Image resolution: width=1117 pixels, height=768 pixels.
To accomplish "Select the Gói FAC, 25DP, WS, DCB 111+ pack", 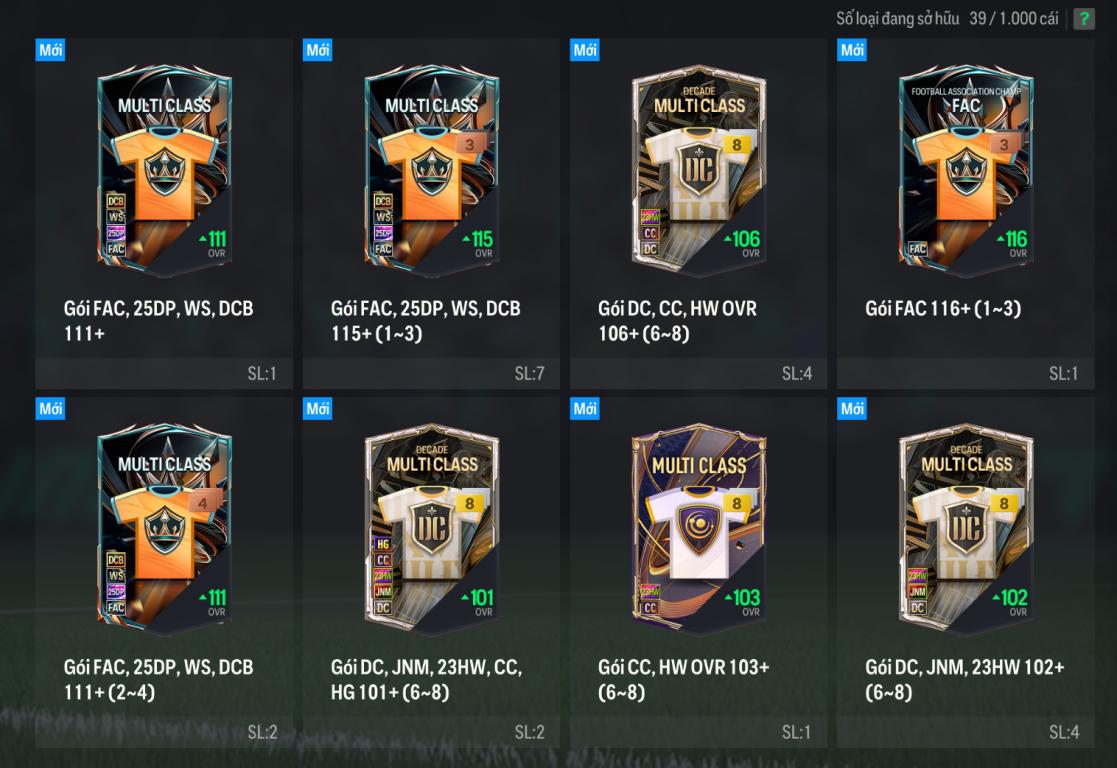I will (x=164, y=170).
